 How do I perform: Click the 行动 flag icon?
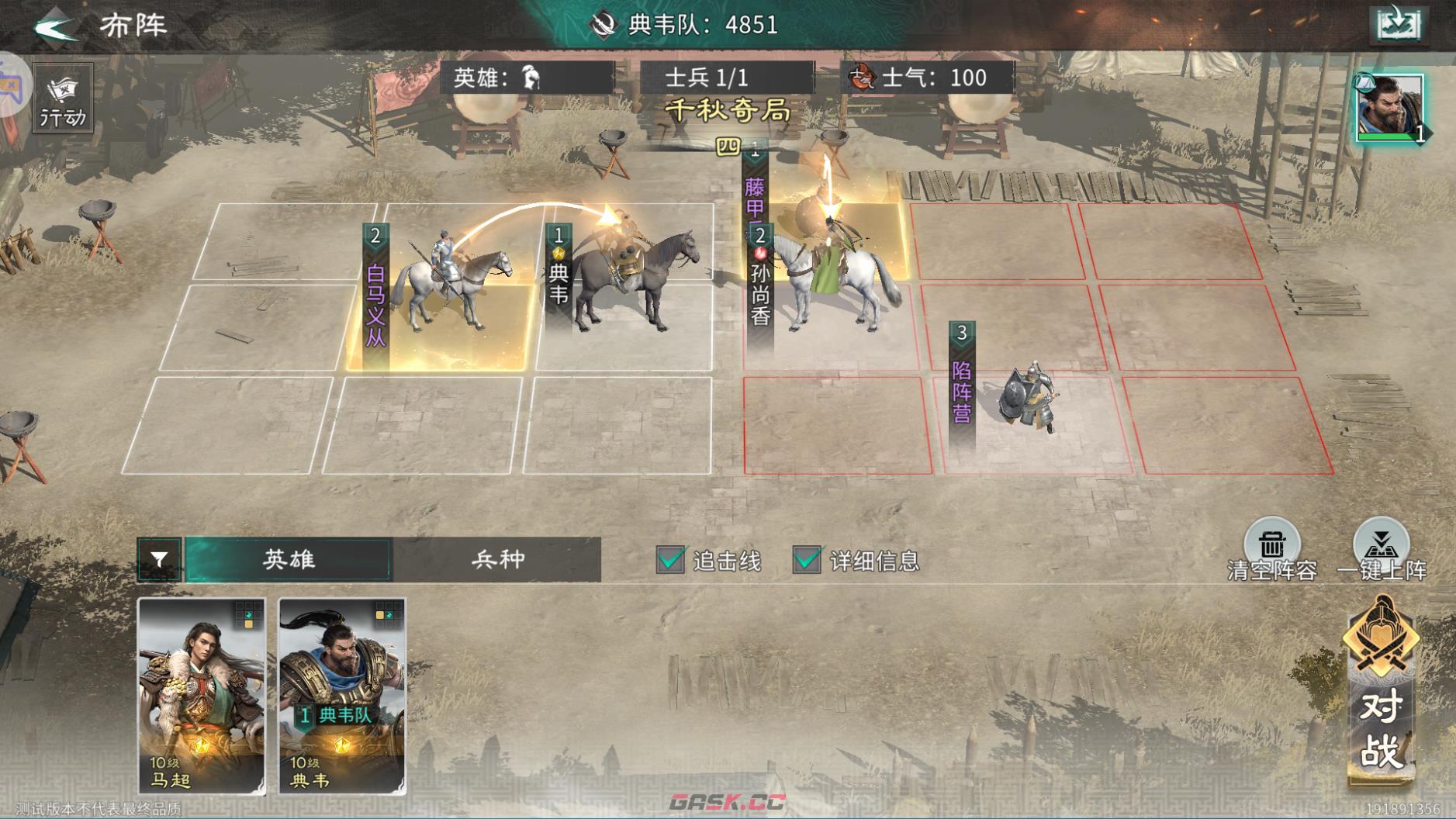61,96
